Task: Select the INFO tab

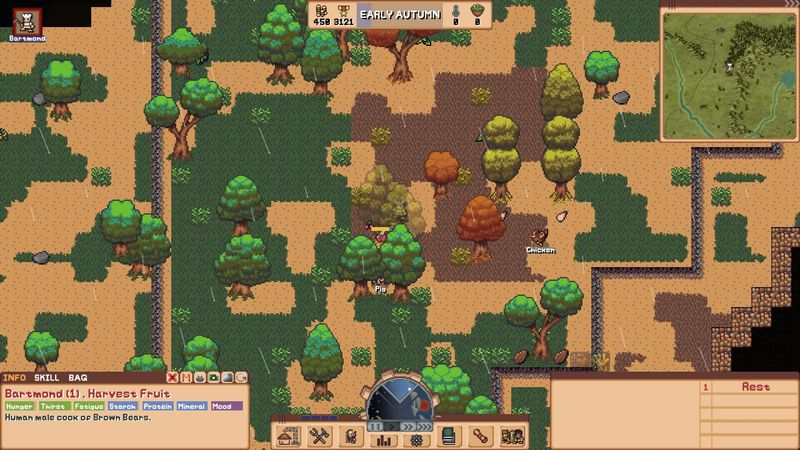Action: [14, 377]
